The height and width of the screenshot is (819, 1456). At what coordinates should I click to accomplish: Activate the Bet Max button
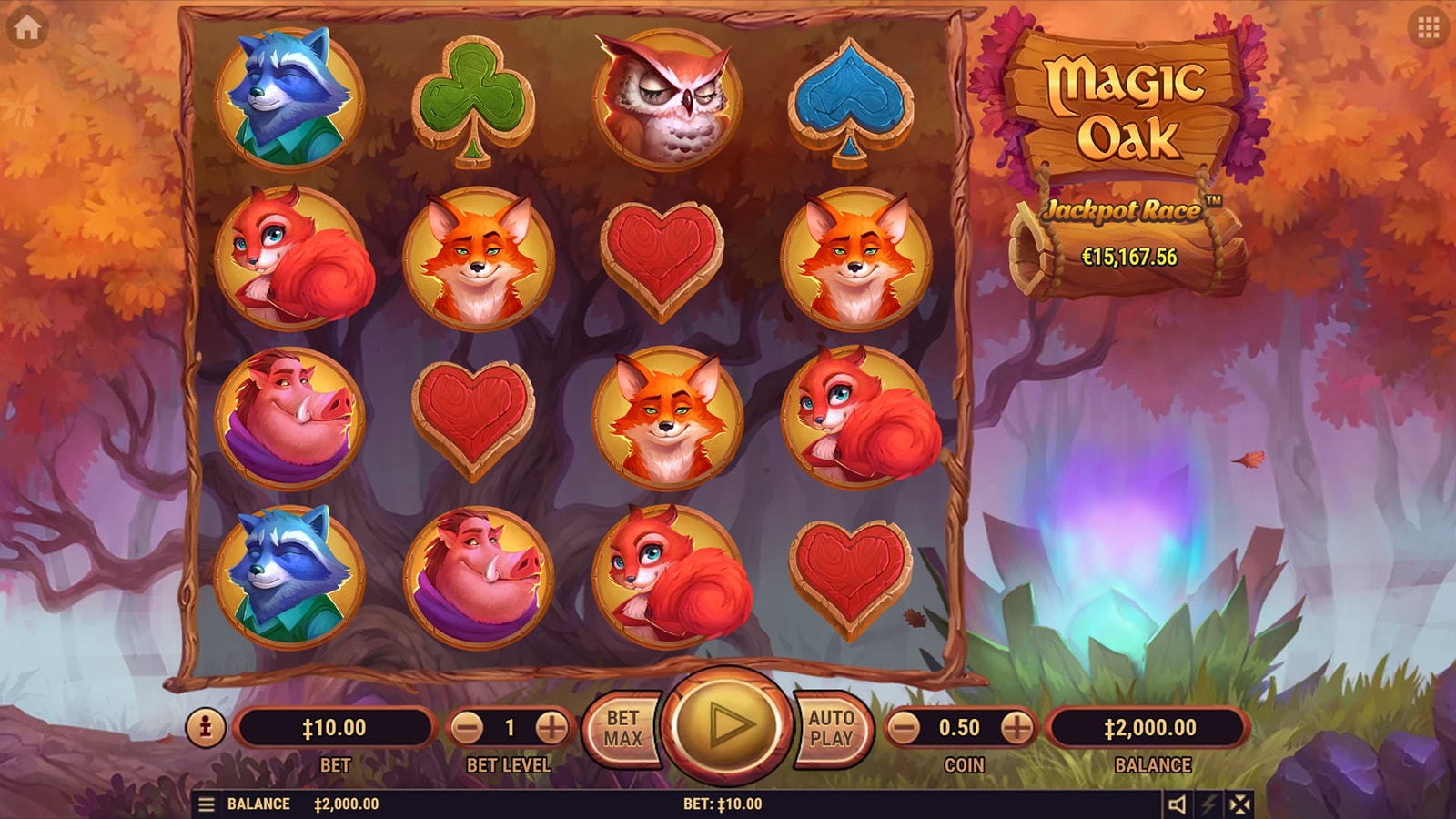click(623, 728)
